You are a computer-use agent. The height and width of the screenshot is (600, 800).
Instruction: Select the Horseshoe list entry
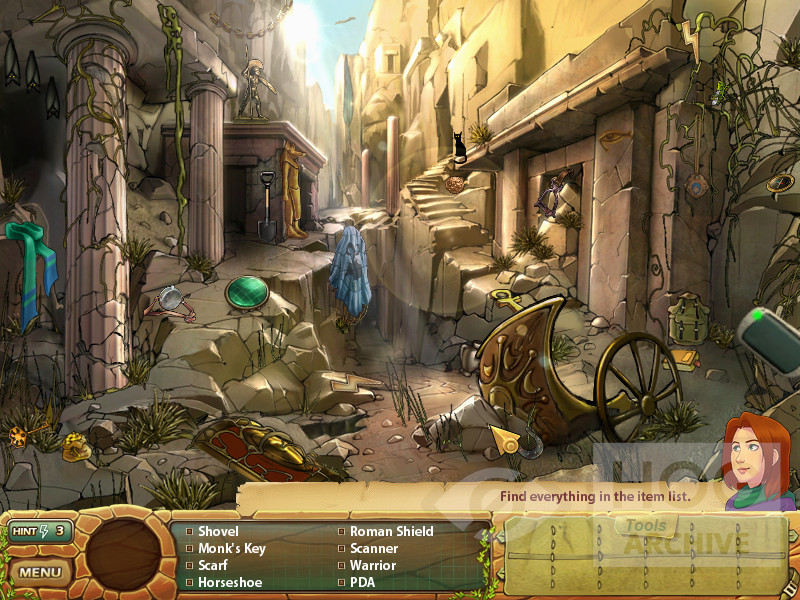coord(228,582)
